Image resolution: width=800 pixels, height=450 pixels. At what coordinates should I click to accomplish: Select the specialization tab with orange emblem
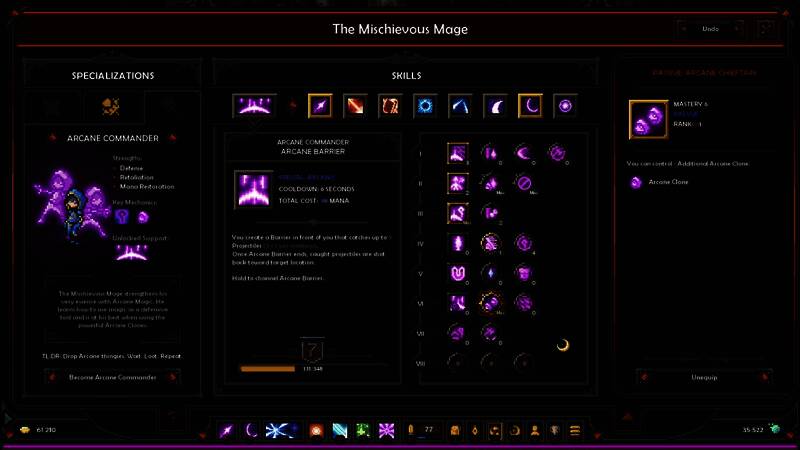pos(111,105)
